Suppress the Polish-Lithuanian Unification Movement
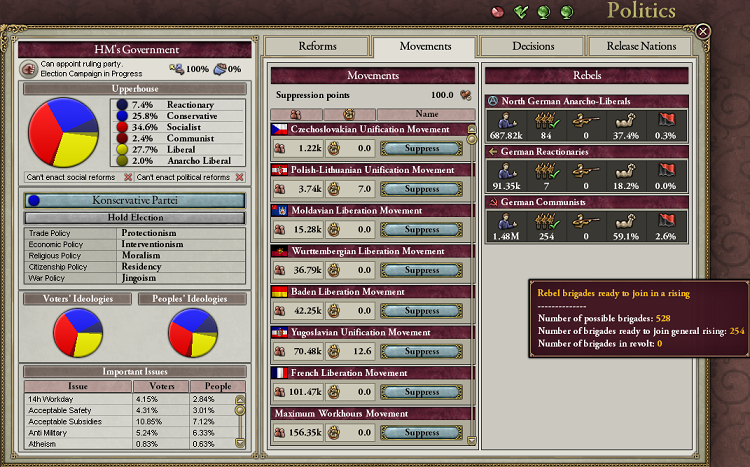The height and width of the screenshot is (467, 750). click(x=423, y=189)
